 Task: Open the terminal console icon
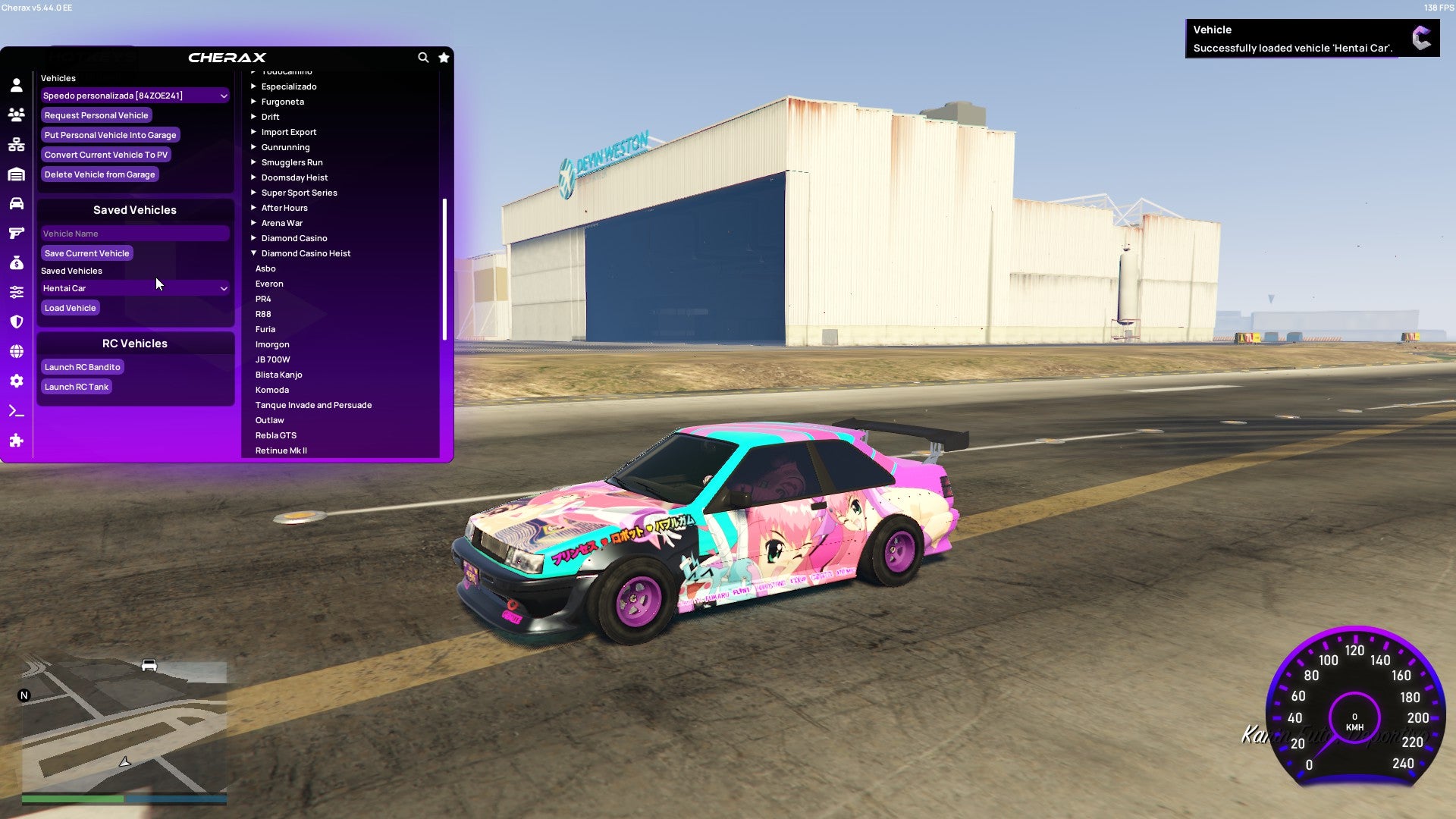[16, 410]
